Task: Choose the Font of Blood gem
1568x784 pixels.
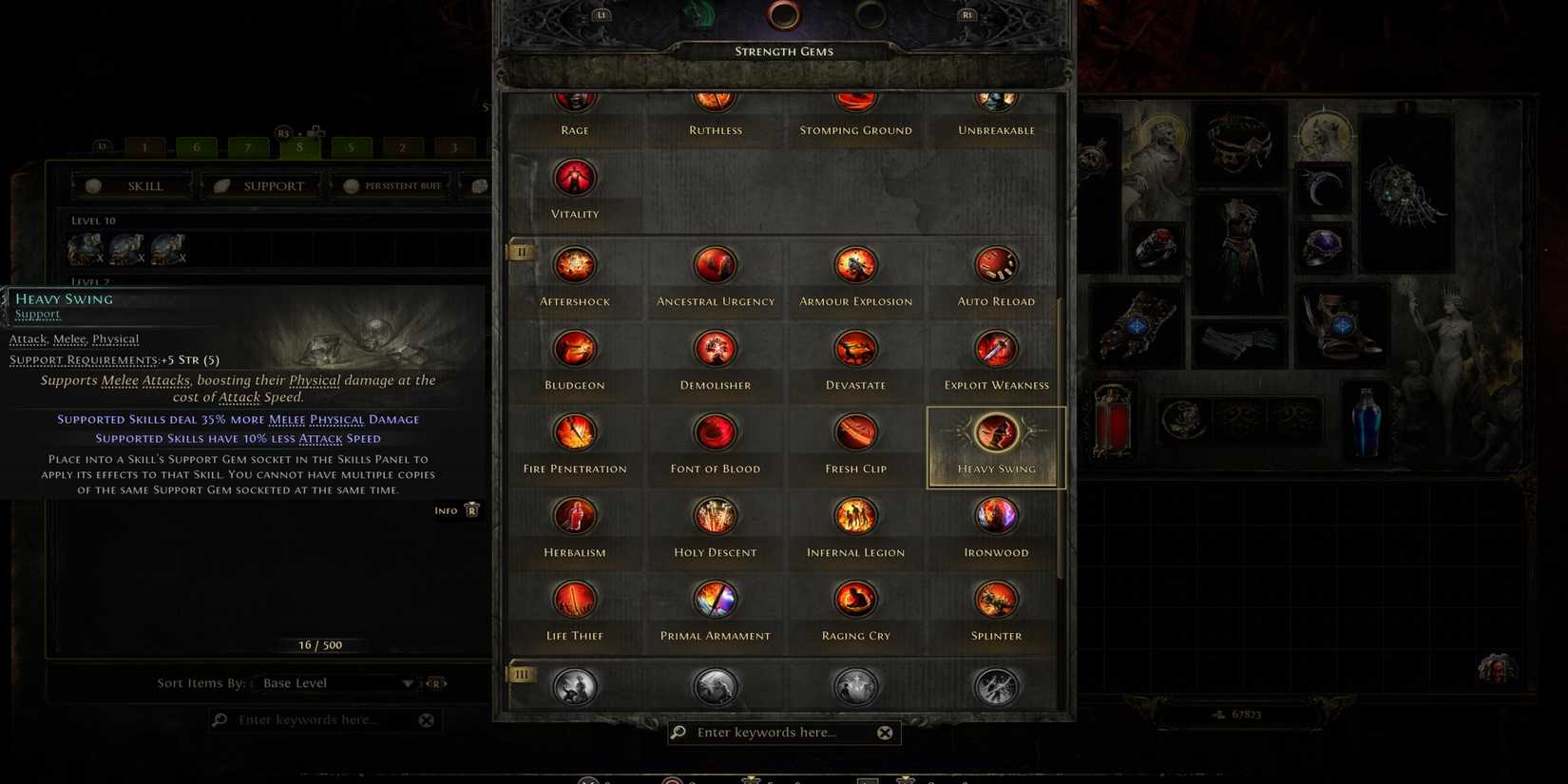Action: (715, 432)
